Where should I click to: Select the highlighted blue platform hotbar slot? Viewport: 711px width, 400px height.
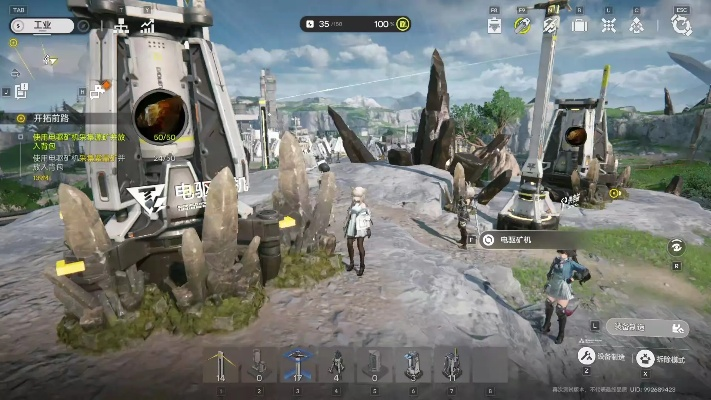295,364
